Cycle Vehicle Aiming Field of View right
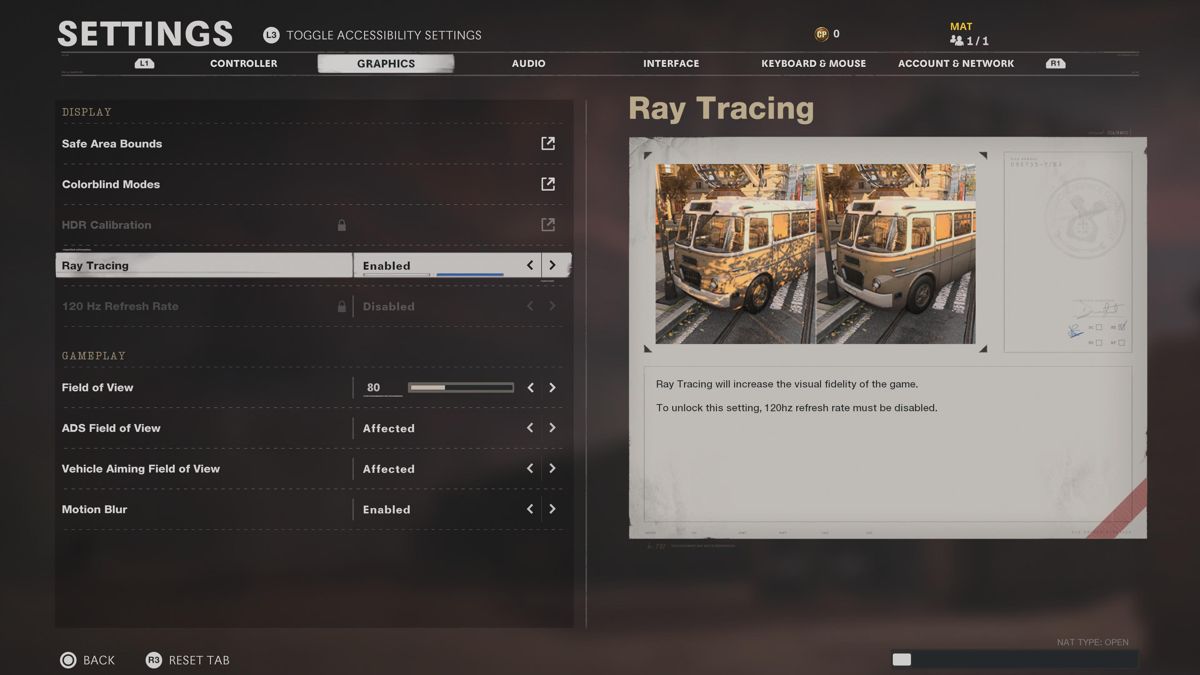This screenshot has width=1200, height=675. click(552, 469)
